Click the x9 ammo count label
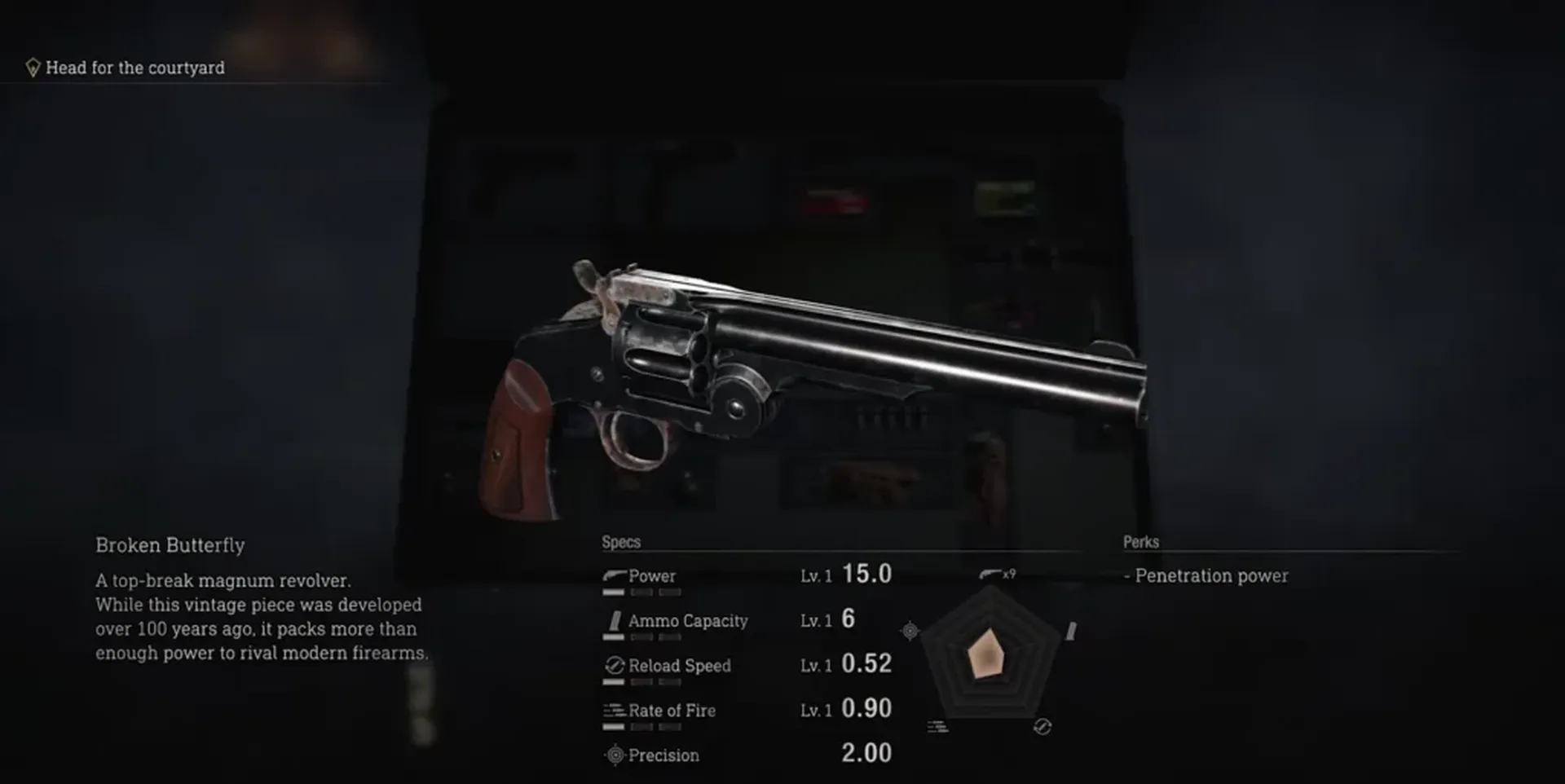 [x=1008, y=573]
